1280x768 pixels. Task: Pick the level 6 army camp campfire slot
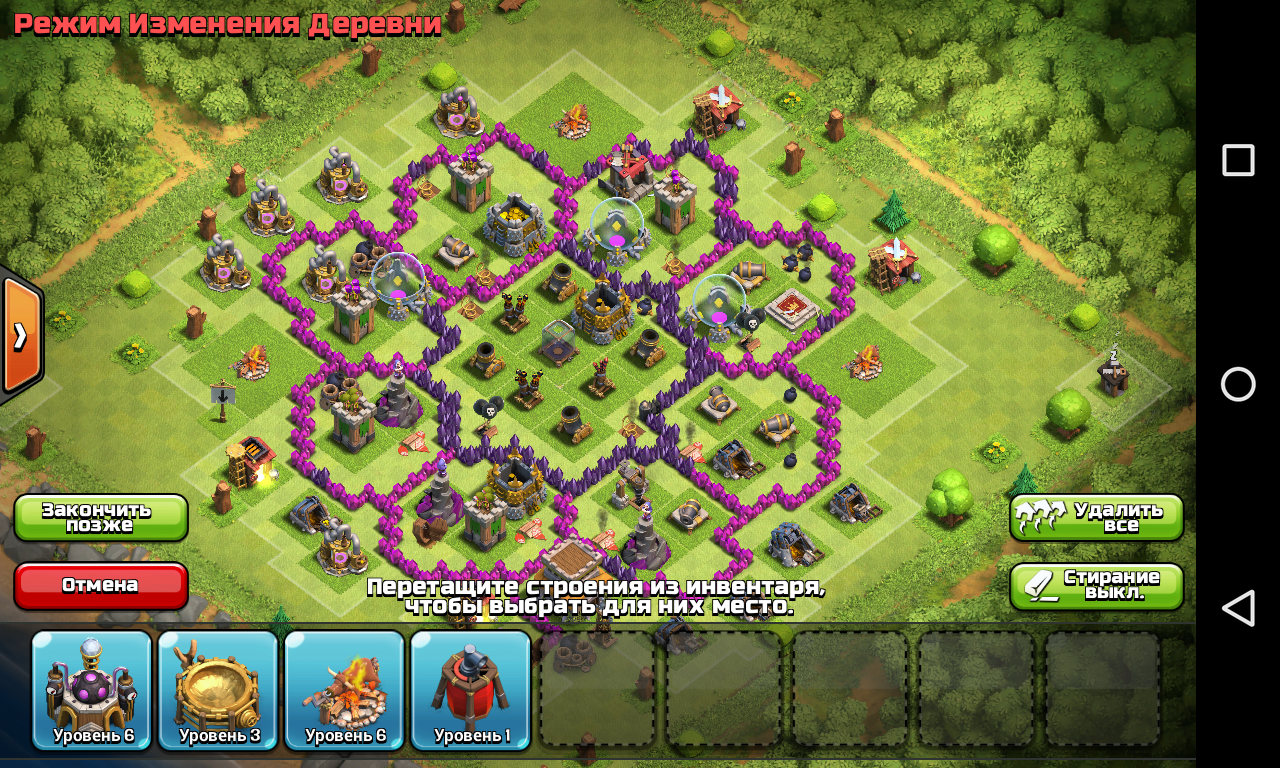[344, 690]
